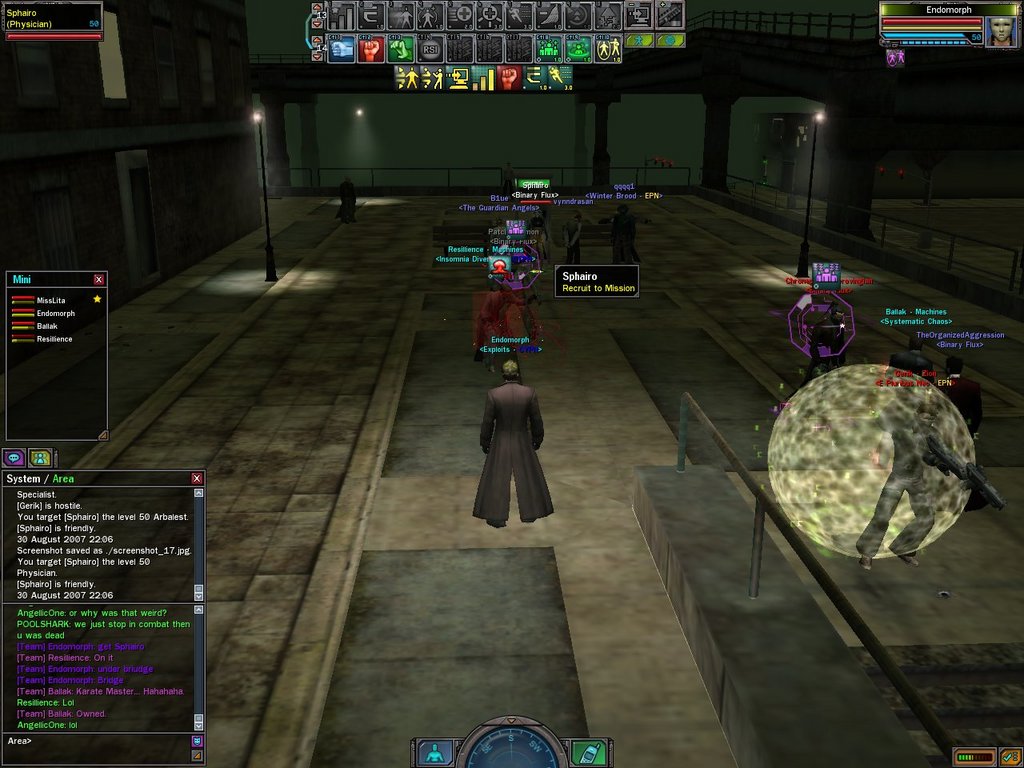Image resolution: width=1024 pixels, height=768 pixels.
Task: Open the team people icon button
Action: 40,458
